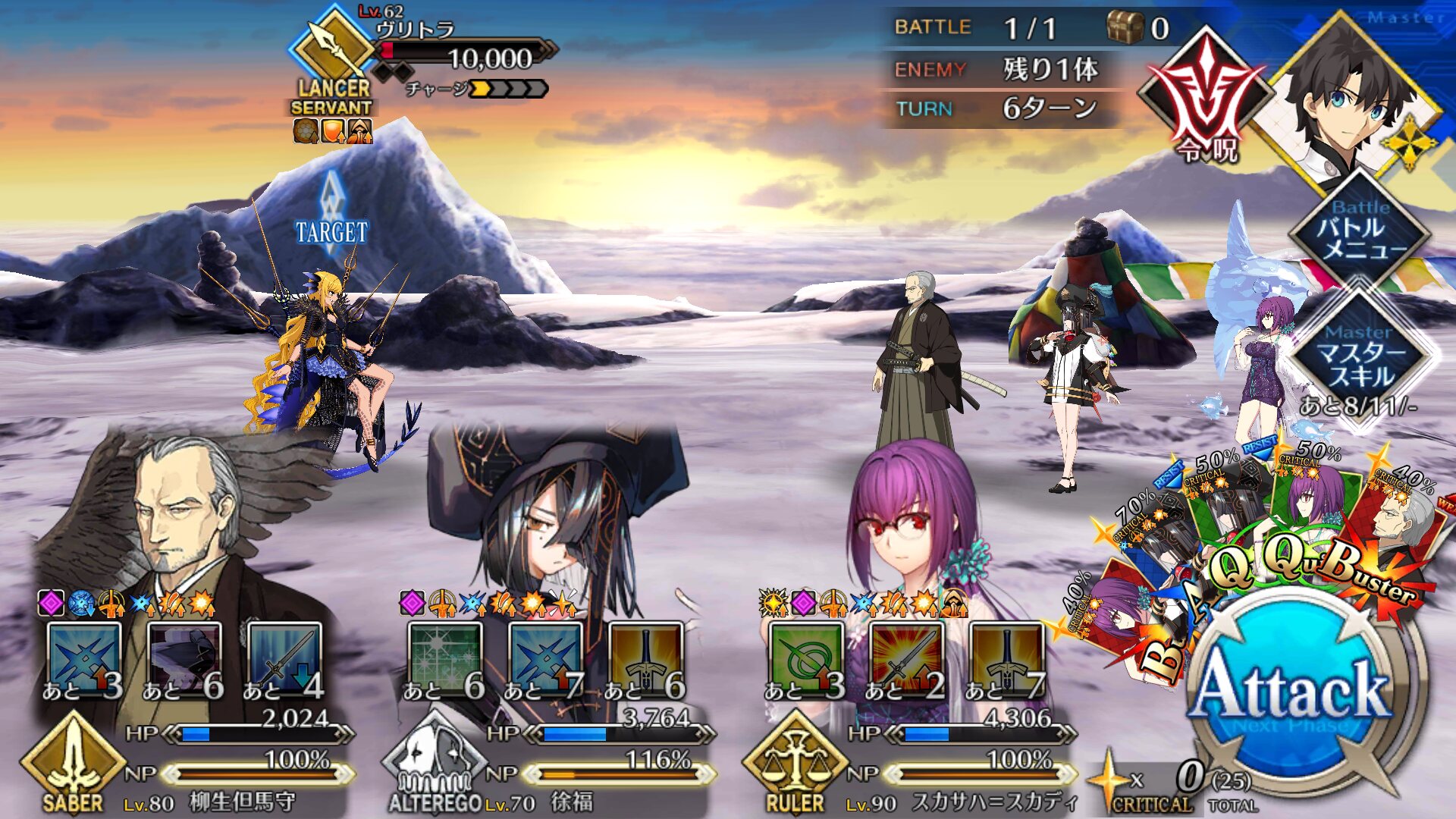The height and width of the screenshot is (819, 1456).
Task: Open the Master Skill menu
Action: (x=1361, y=356)
